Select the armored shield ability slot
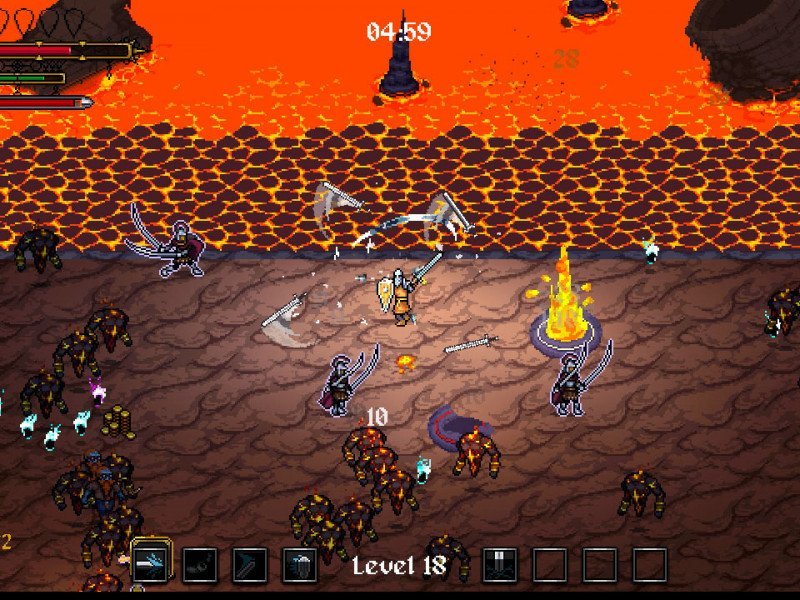800x600 pixels. pos(299,565)
